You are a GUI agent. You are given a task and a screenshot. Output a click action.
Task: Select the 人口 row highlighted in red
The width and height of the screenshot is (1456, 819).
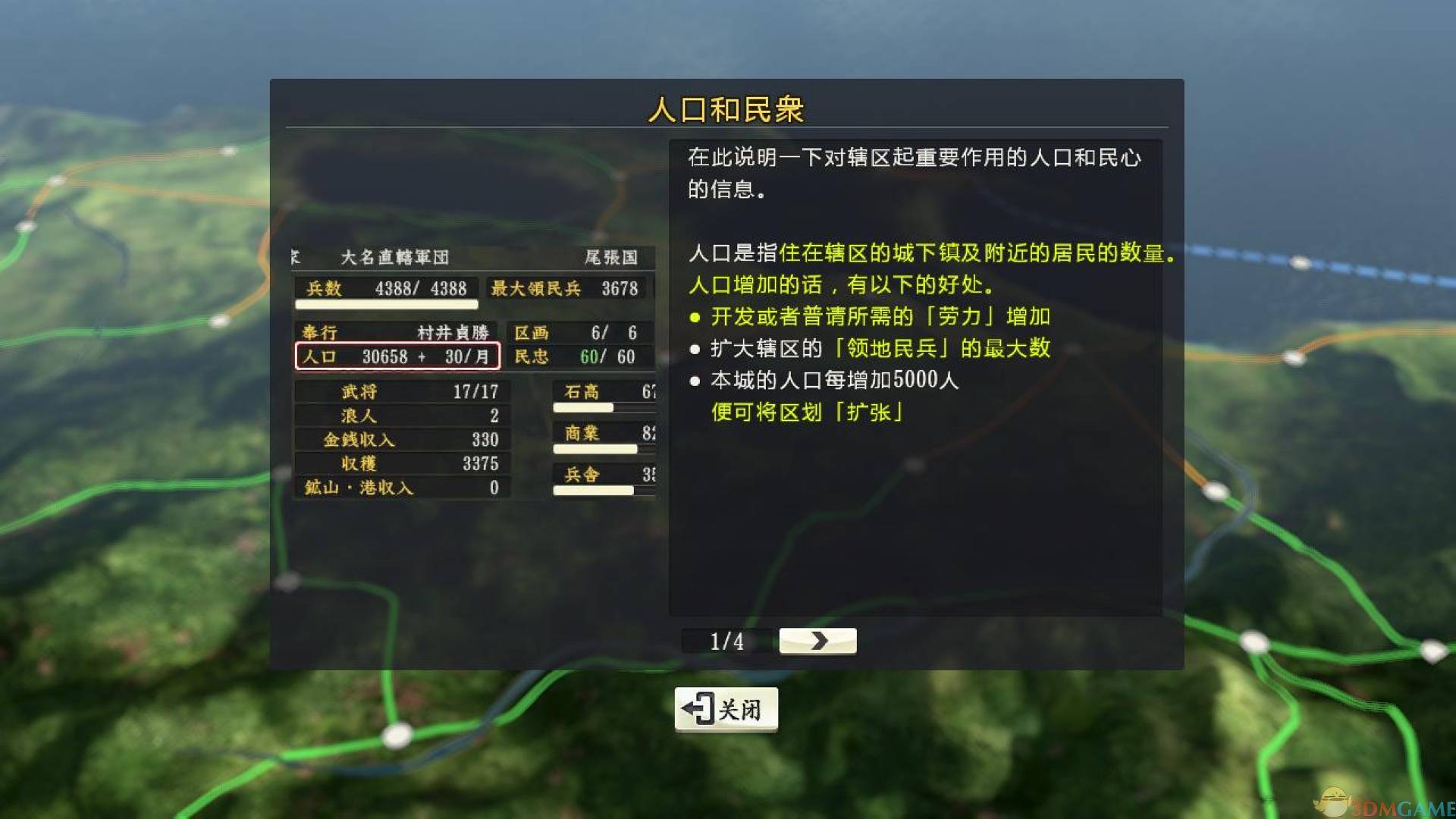click(x=397, y=356)
